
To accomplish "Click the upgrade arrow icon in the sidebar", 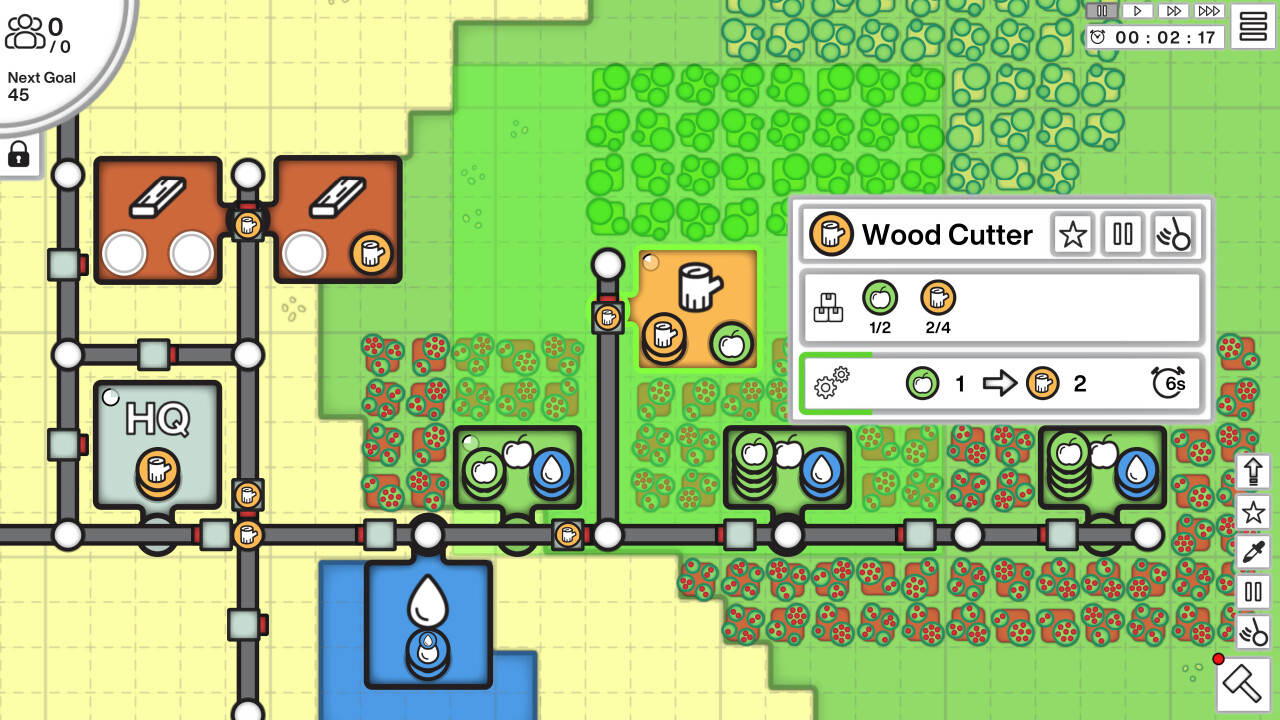I will [1251, 471].
